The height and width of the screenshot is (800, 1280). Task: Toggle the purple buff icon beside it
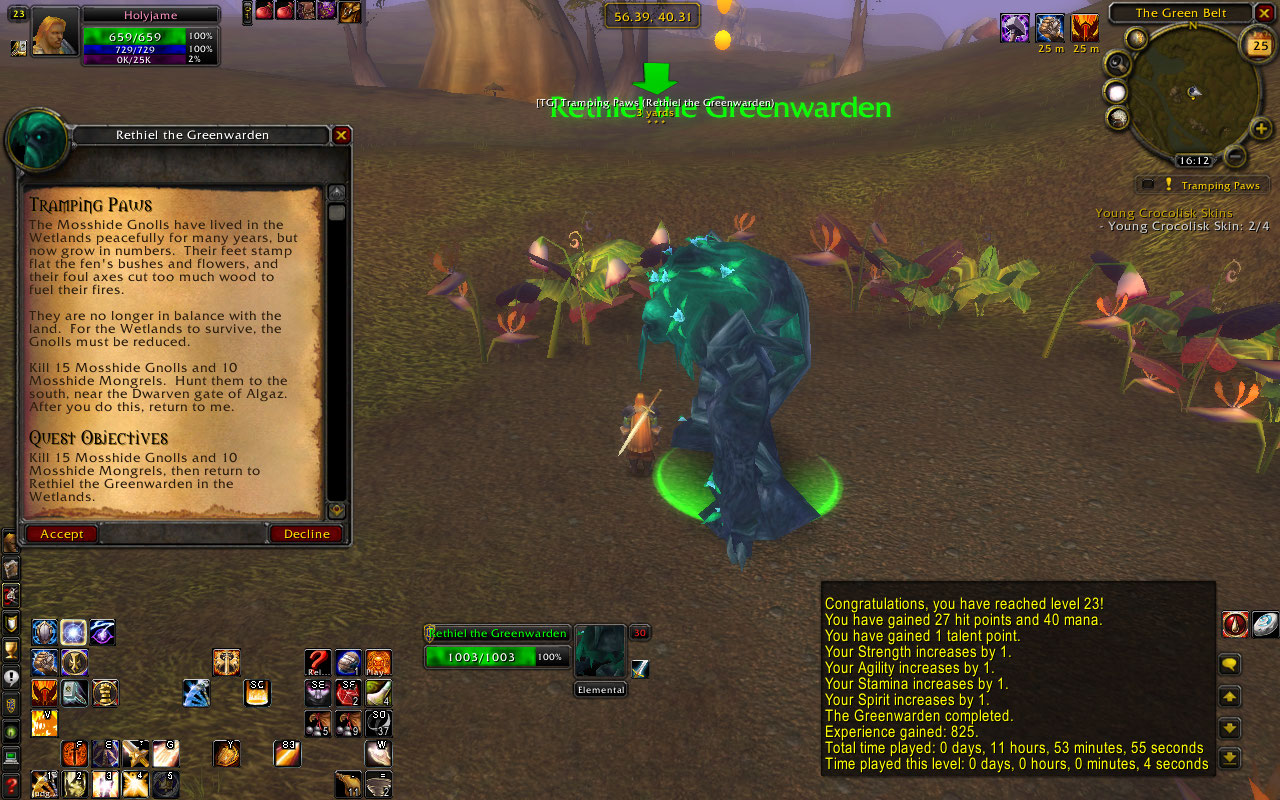pos(1015,28)
